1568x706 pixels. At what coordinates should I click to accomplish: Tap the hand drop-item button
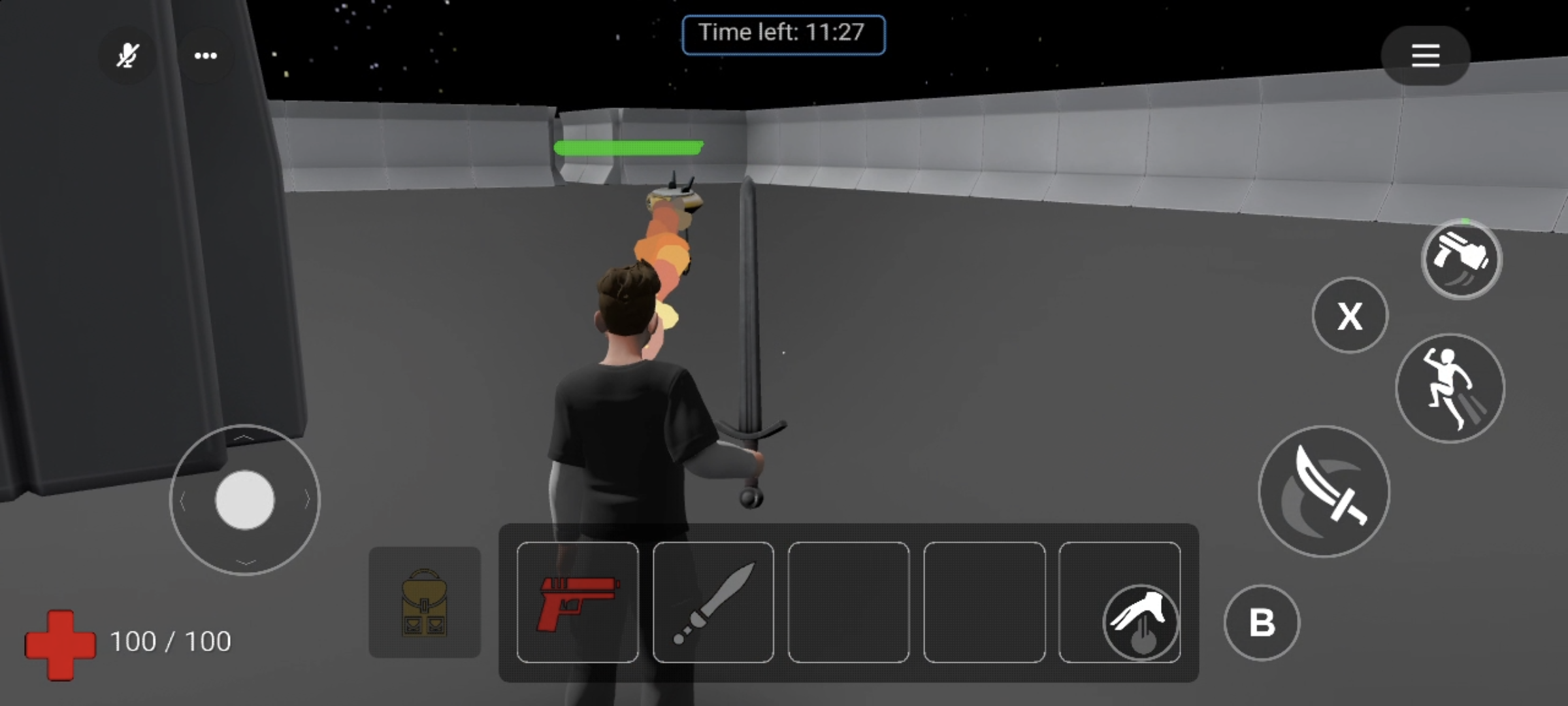tap(1141, 622)
